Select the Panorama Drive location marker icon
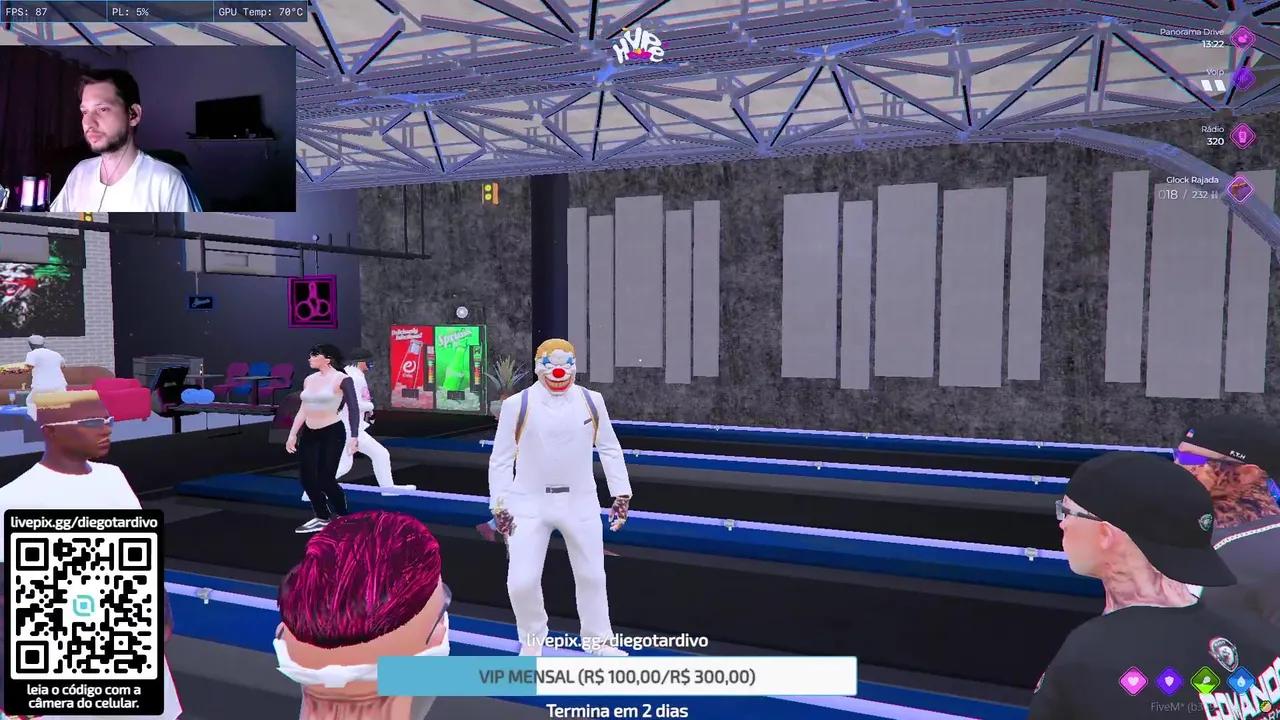The height and width of the screenshot is (720, 1280). 1241,37
